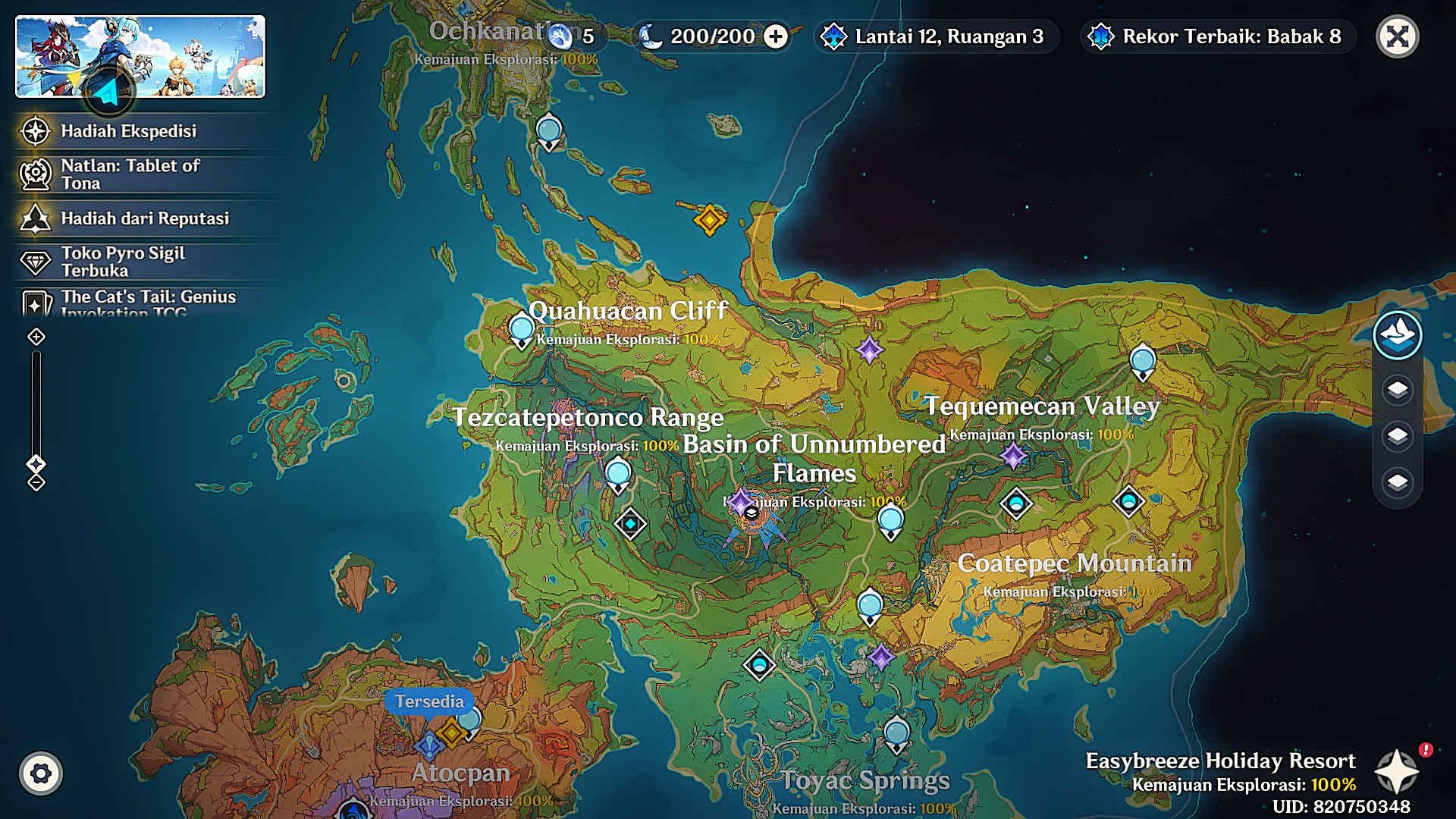Open region selector star icon
This screenshot has height=819, width=1456.
point(1397,772)
